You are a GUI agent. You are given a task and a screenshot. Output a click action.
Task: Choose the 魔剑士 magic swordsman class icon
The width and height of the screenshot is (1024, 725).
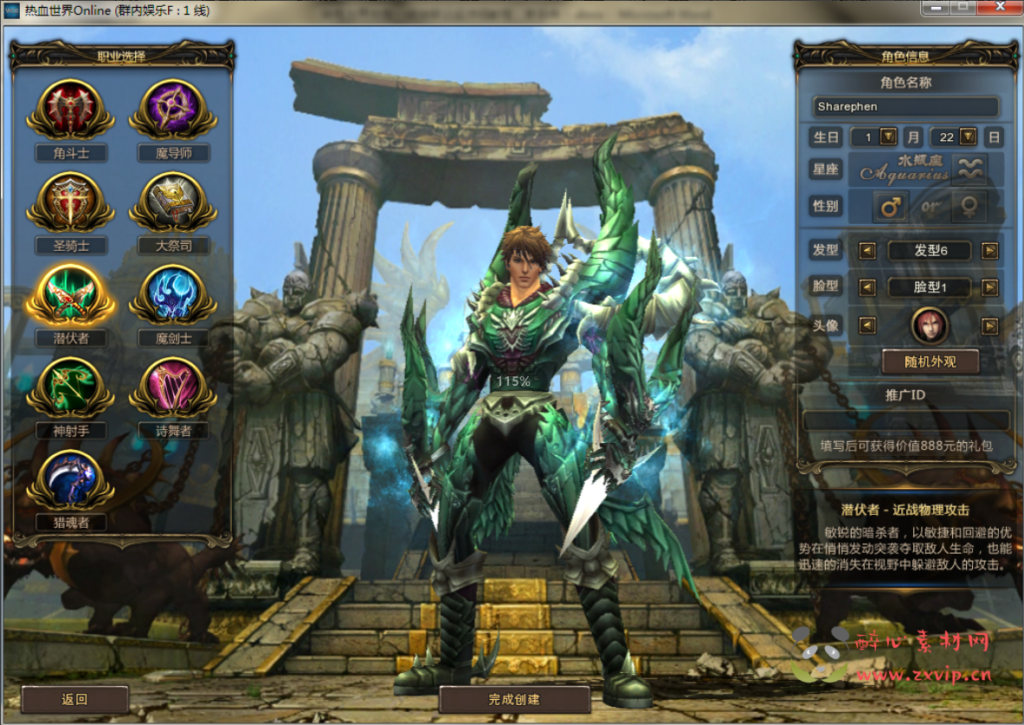pos(172,295)
